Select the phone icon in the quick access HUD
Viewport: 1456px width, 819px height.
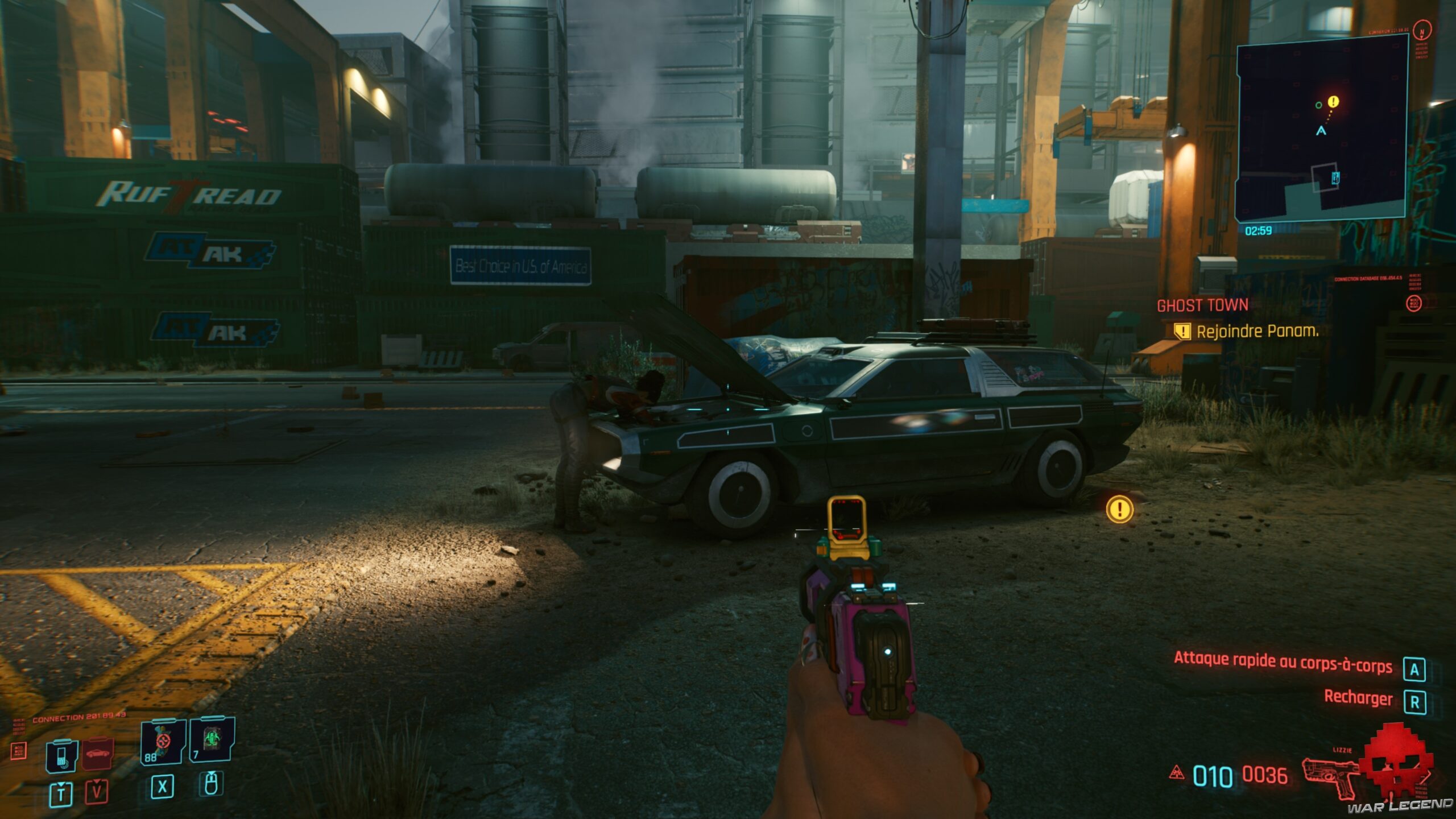click(x=61, y=756)
